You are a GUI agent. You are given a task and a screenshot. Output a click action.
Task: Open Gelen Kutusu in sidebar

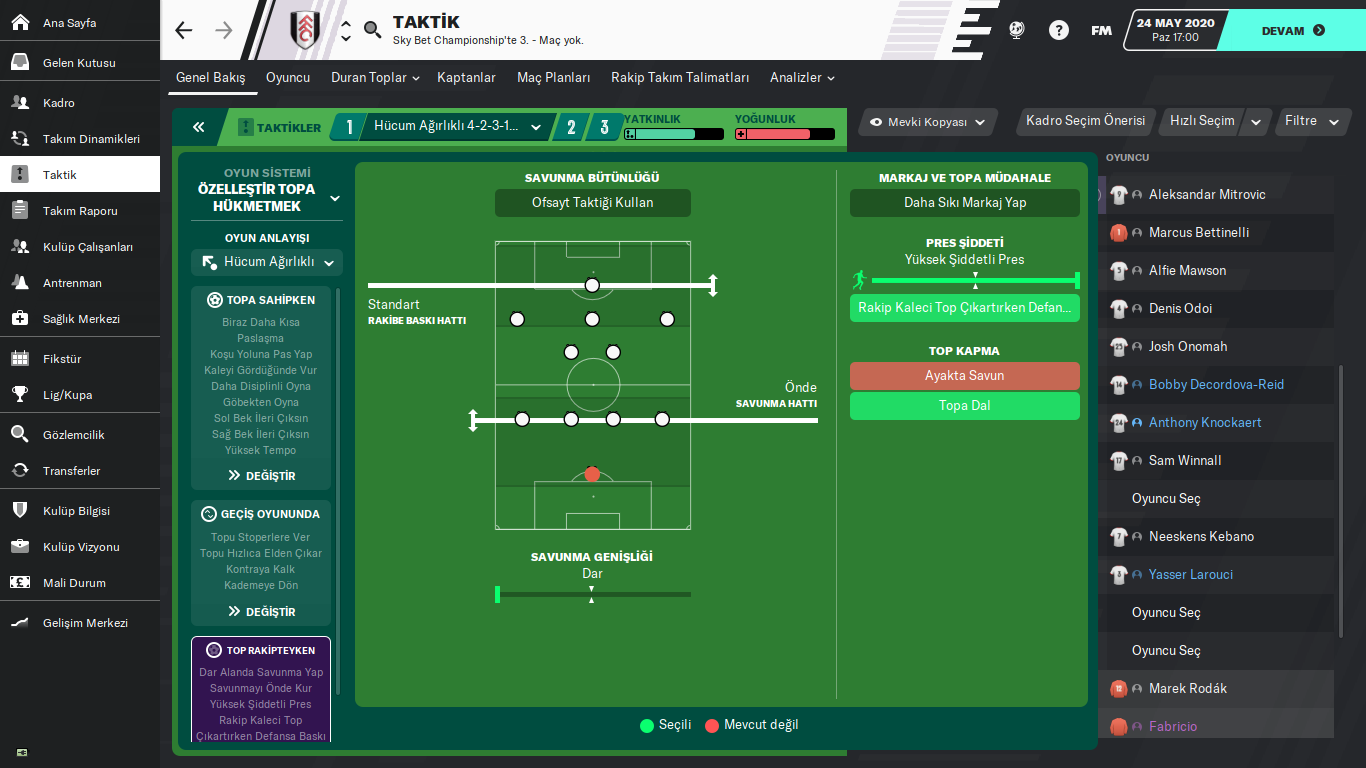coord(79,63)
